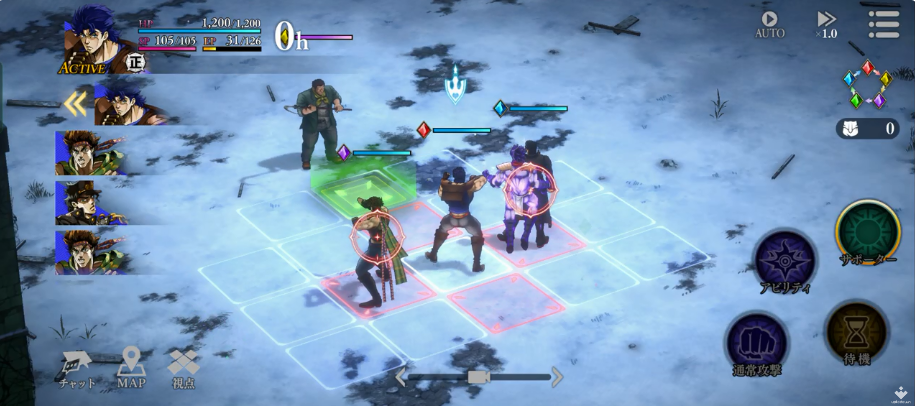The width and height of the screenshot is (915, 406).
Task: Collapse the turn order list arrows
Action: (x=74, y=104)
